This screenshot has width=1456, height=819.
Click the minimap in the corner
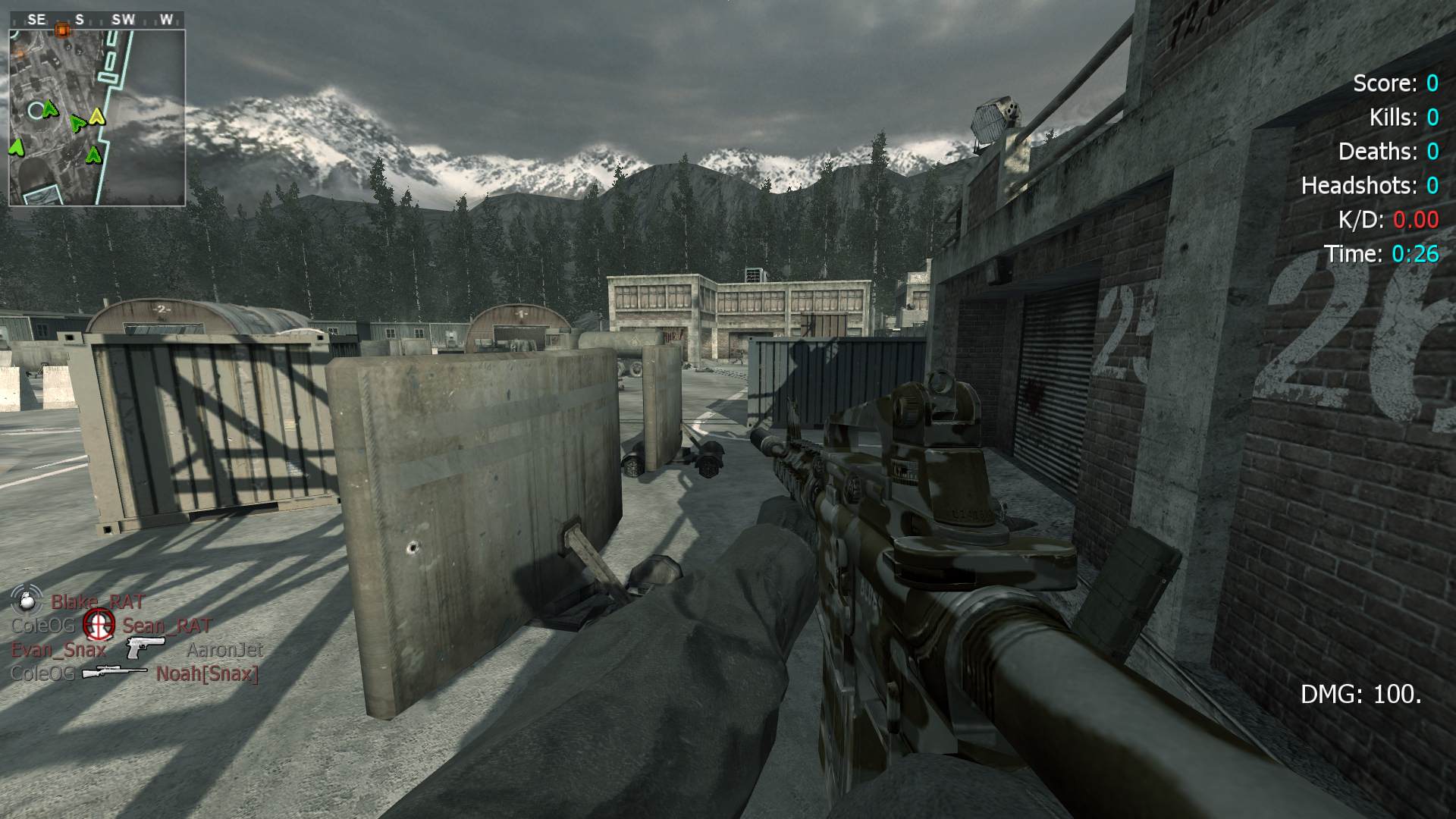(x=97, y=118)
